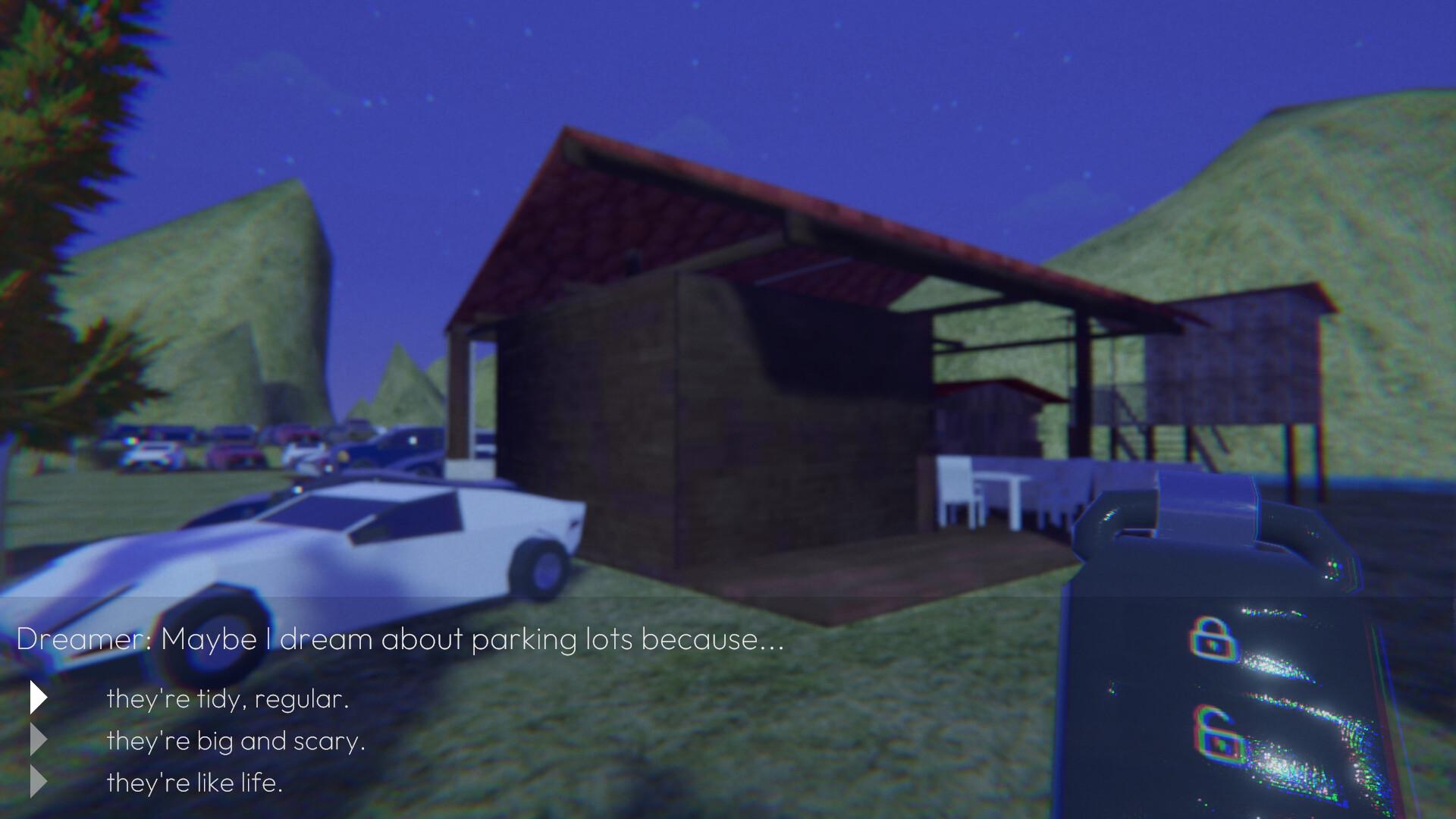
Task: Choose the response "they're big and scary."
Action: pyautogui.click(x=237, y=741)
